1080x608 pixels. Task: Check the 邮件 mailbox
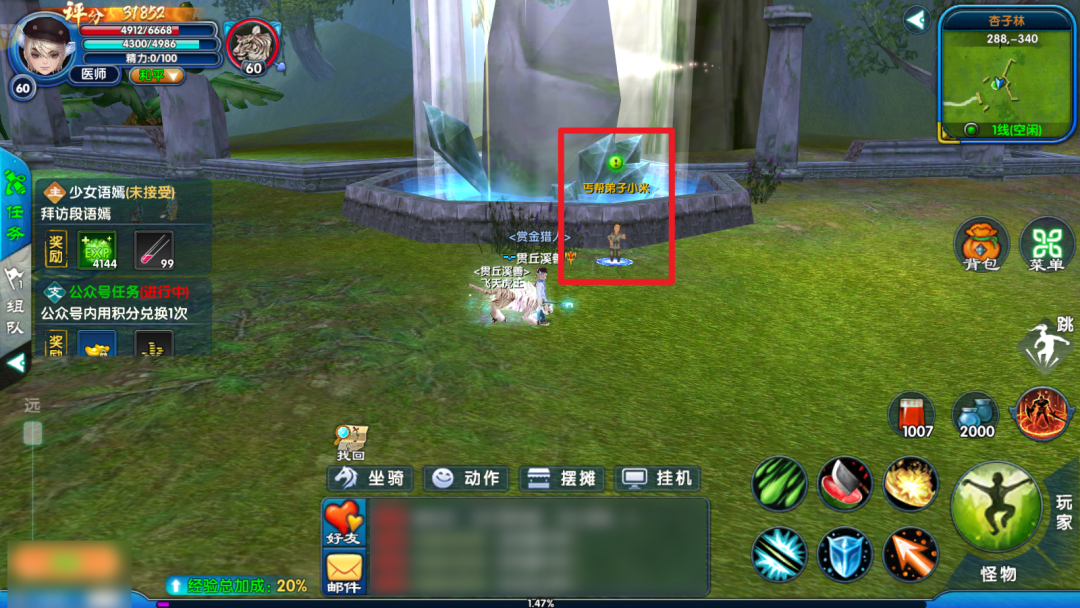[x=343, y=573]
